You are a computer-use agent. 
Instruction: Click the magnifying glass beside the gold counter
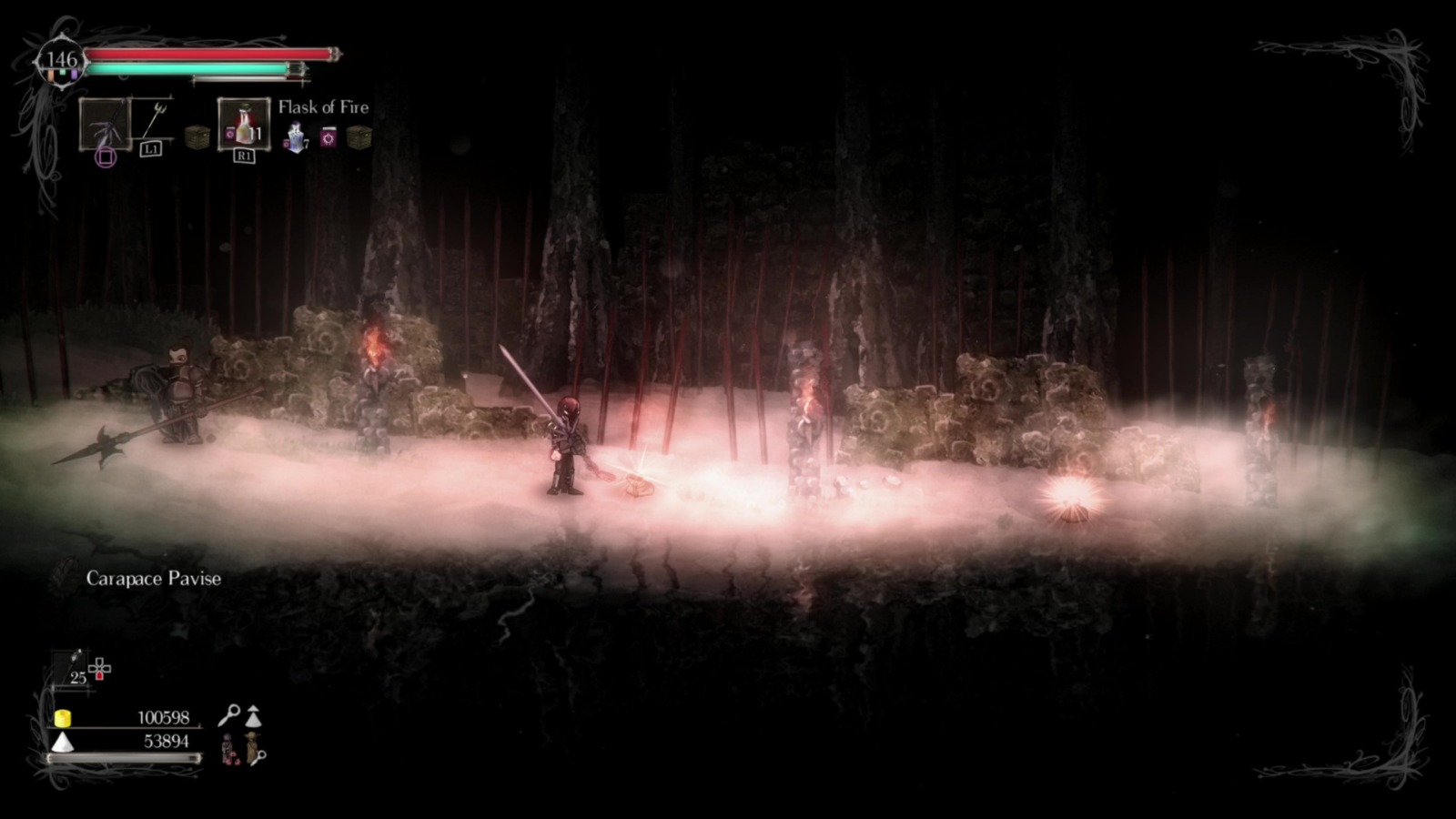click(231, 715)
